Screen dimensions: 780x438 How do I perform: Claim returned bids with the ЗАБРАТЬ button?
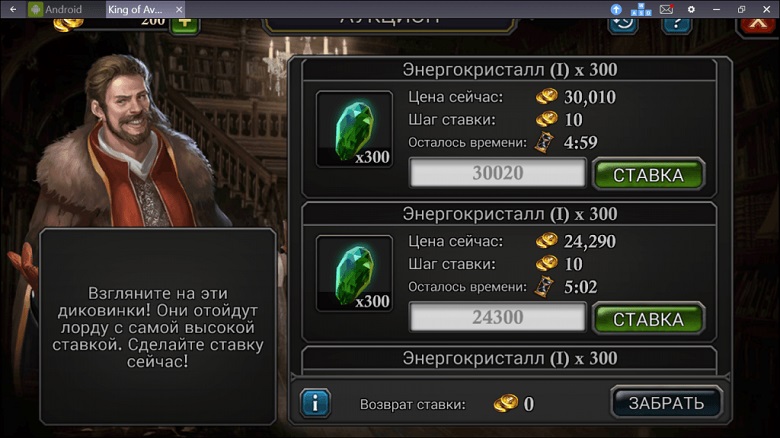tap(666, 403)
